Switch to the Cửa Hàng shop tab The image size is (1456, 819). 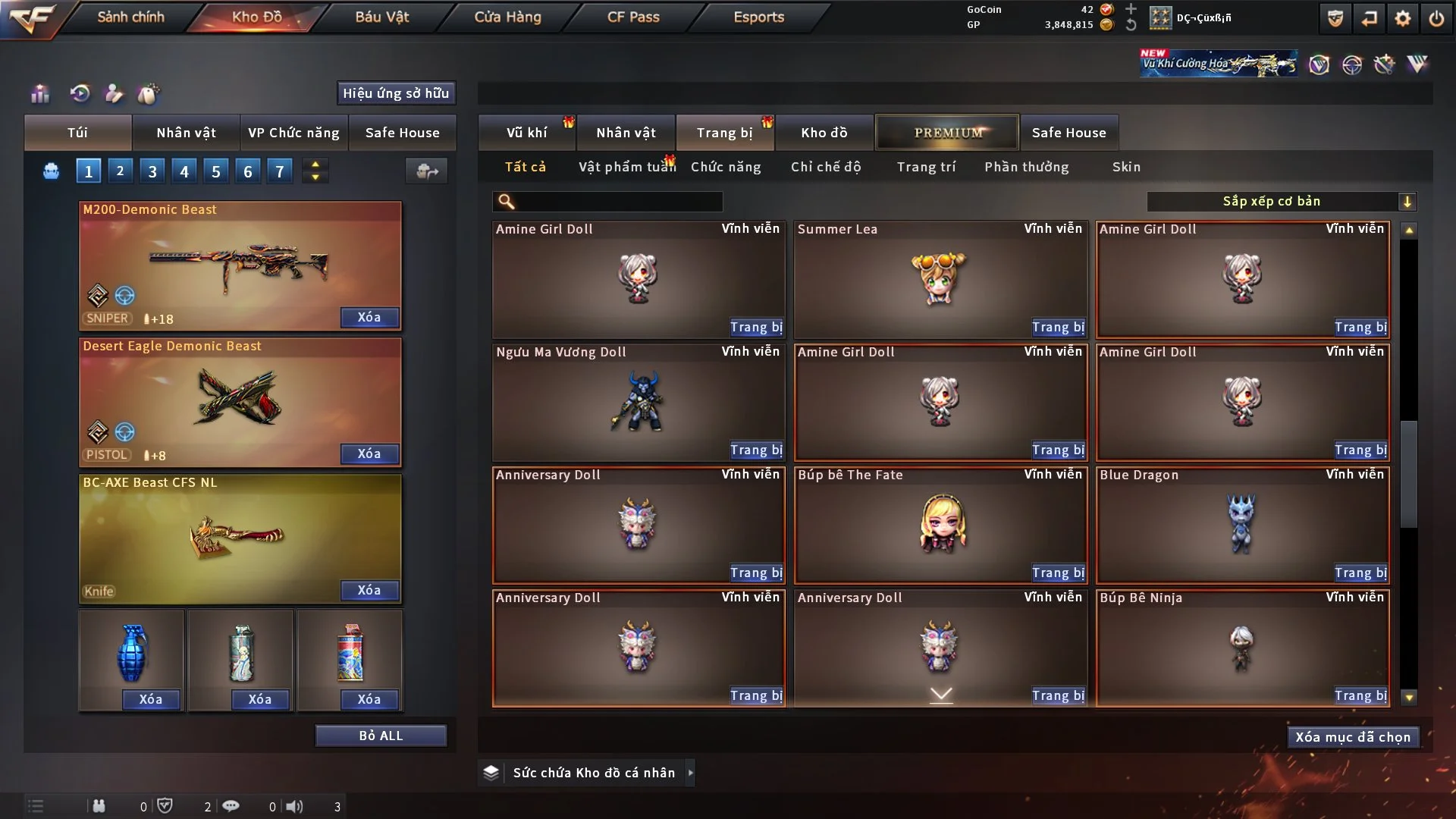(x=507, y=17)
